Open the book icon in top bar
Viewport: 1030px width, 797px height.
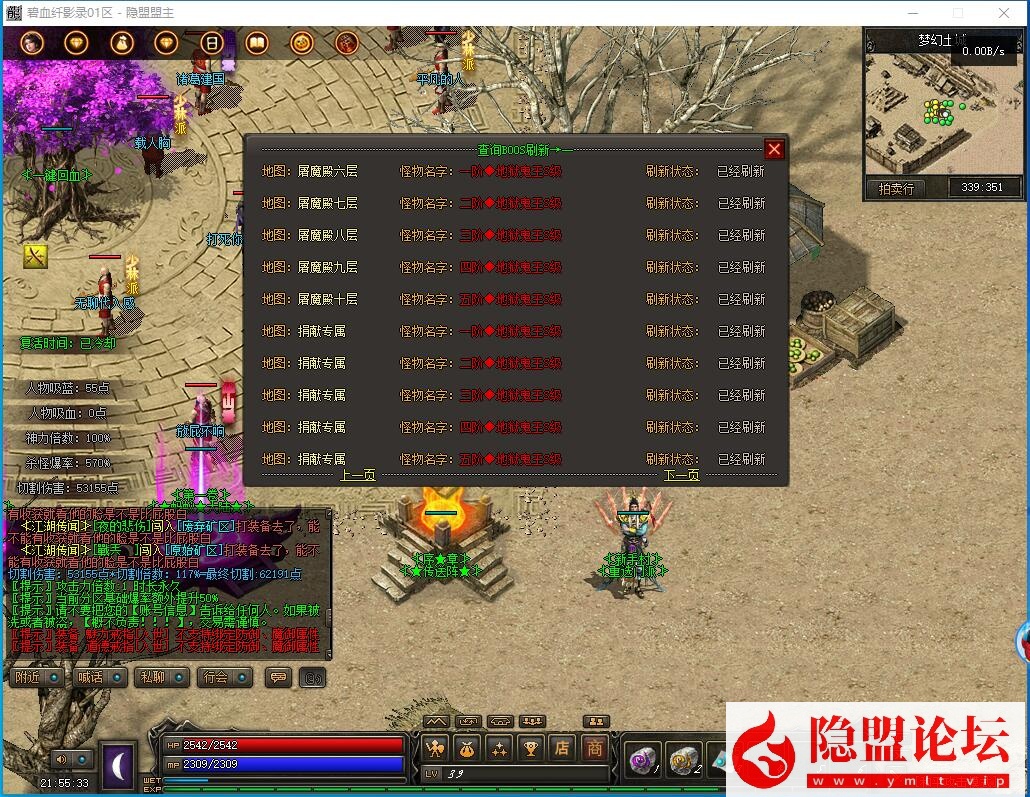256,43
